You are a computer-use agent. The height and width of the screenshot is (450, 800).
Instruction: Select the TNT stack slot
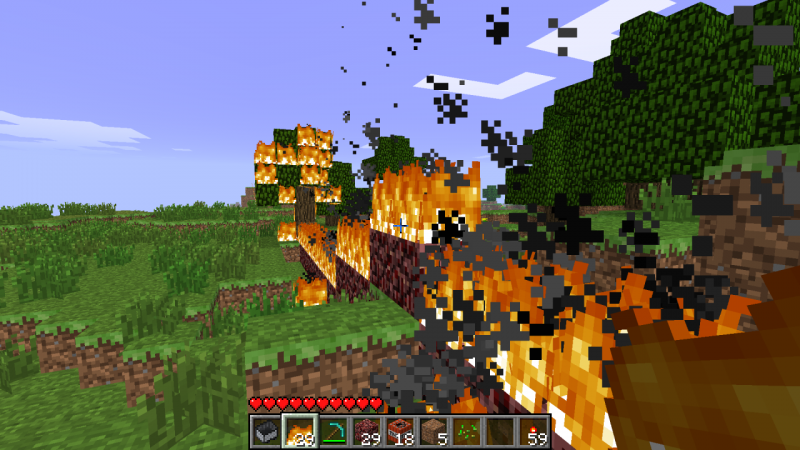coord(400,432)
